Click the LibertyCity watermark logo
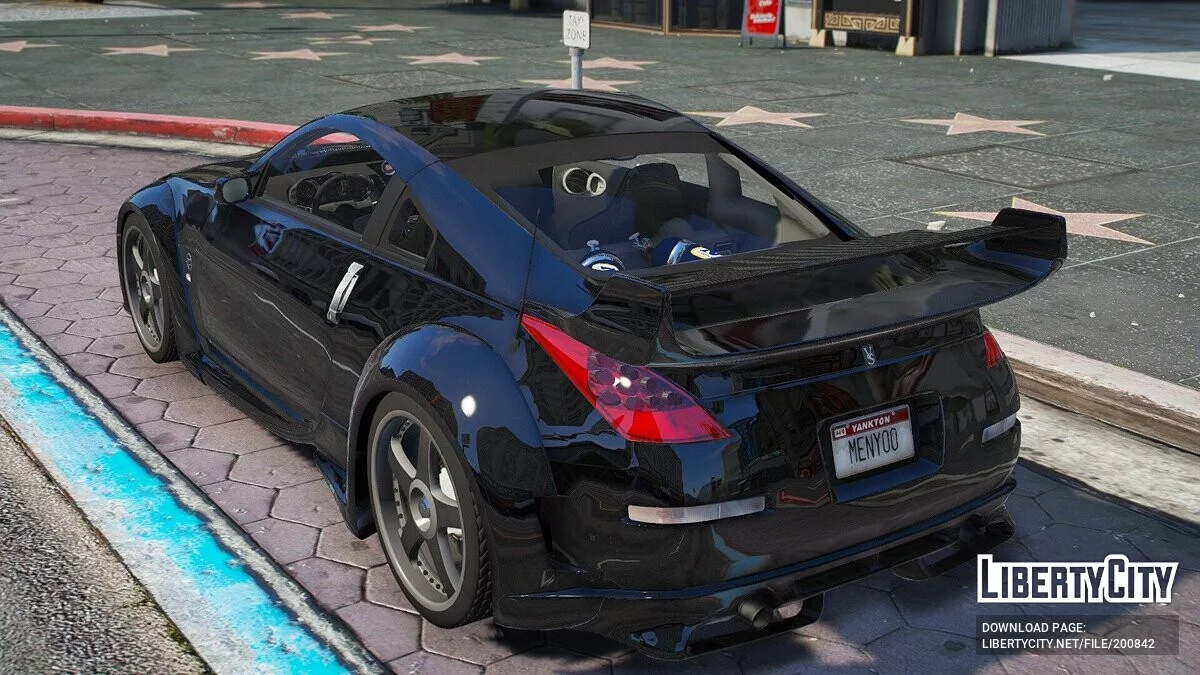The width and height of the screenshot is (1200, 675). click(1077, 580)
